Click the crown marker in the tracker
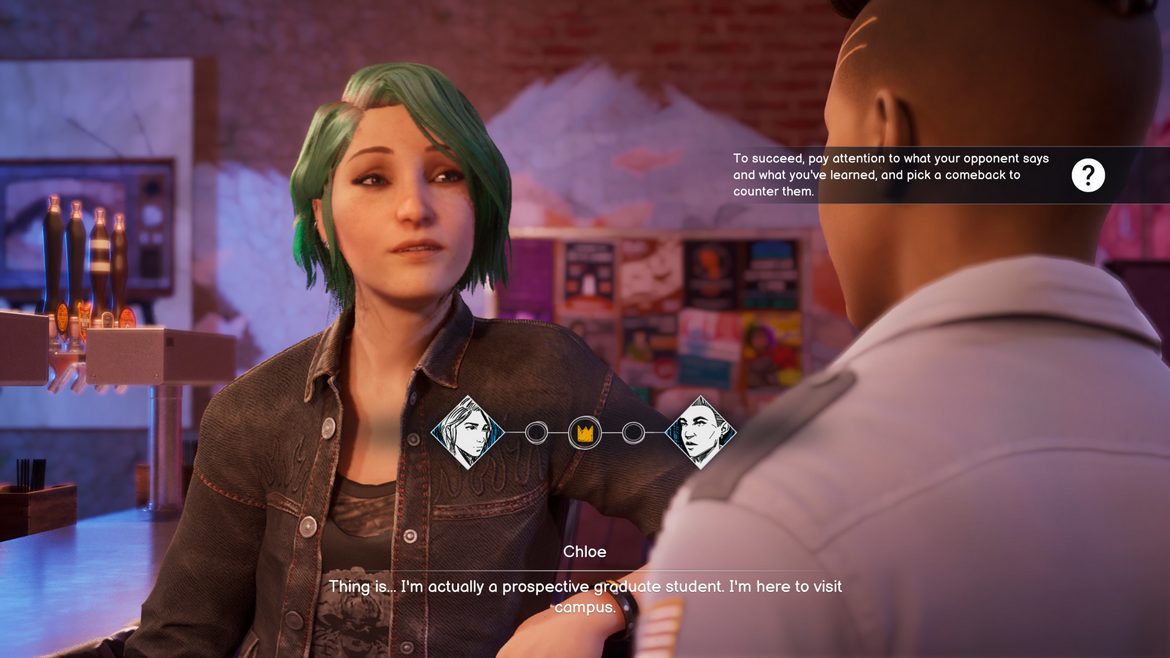Screen dimensions: 1170x658 coord(584,433)
